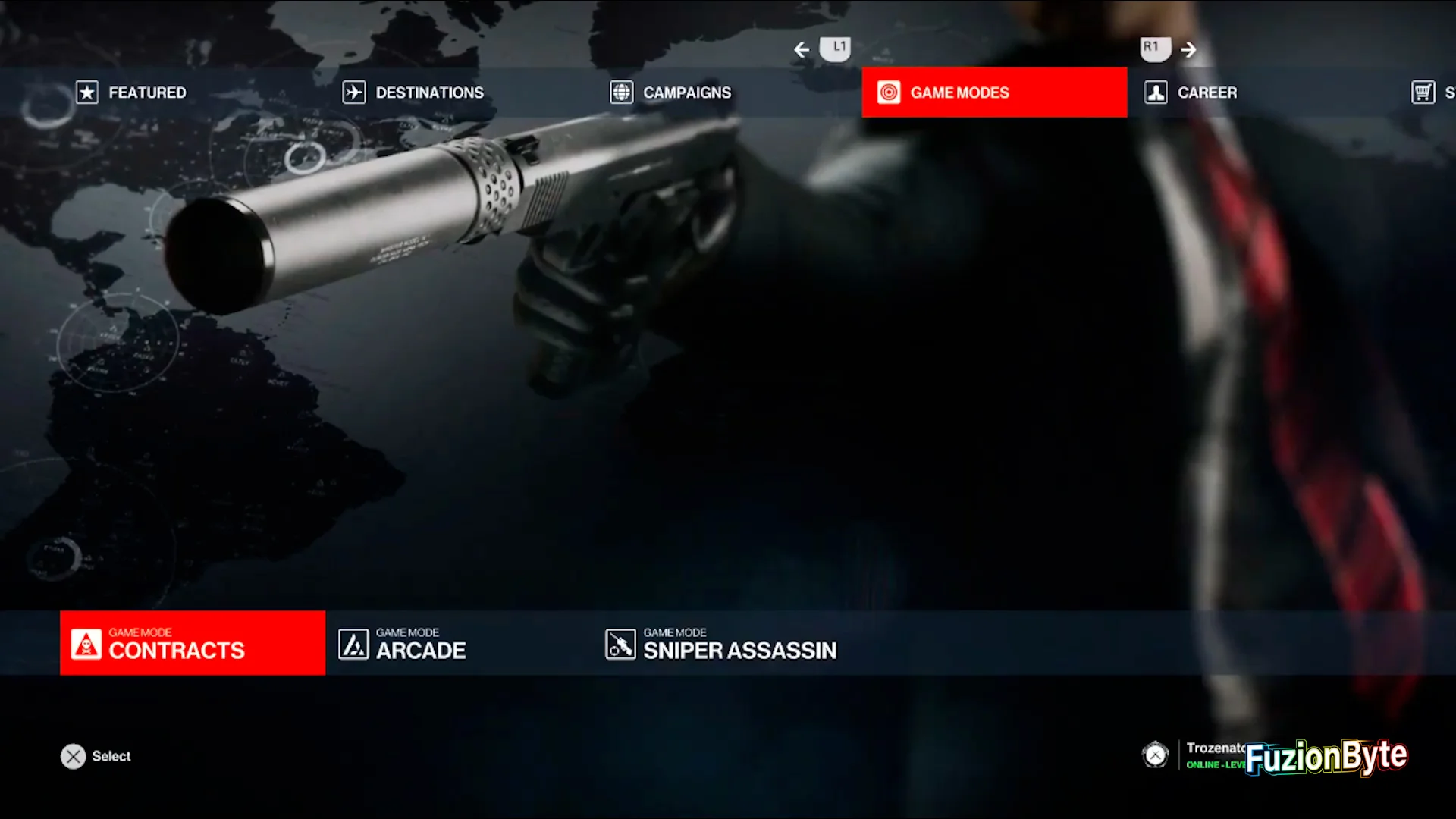The height and width of the screenshot is (819, 1456).
Task: Pick the Sniper Assassin game mode
Action: [722, 645]
